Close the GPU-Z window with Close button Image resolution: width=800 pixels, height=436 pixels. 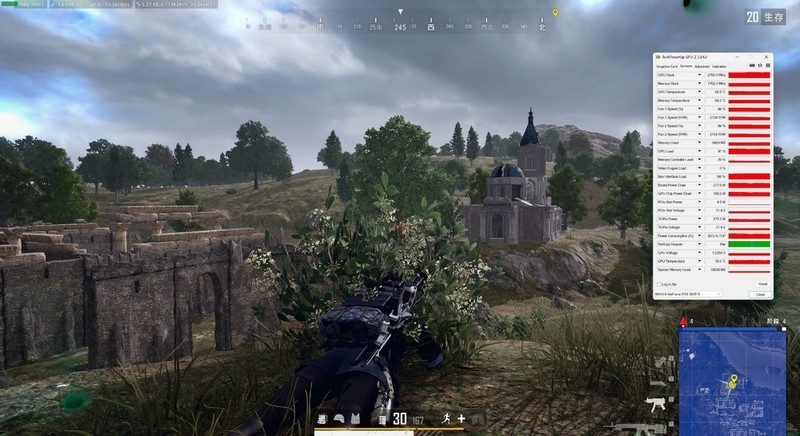click(761, 294)
